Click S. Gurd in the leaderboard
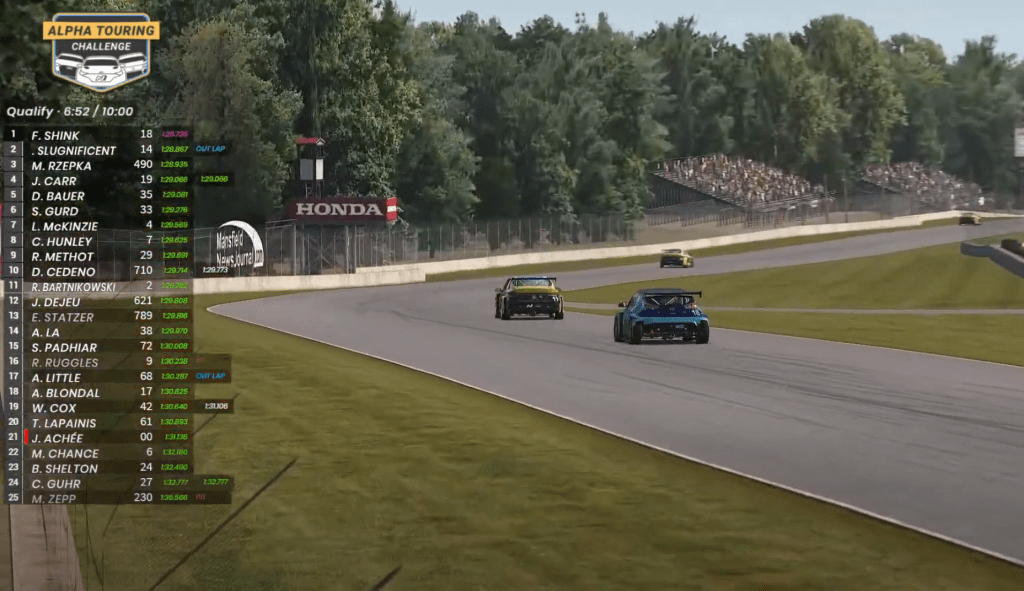 coord(55,211)
